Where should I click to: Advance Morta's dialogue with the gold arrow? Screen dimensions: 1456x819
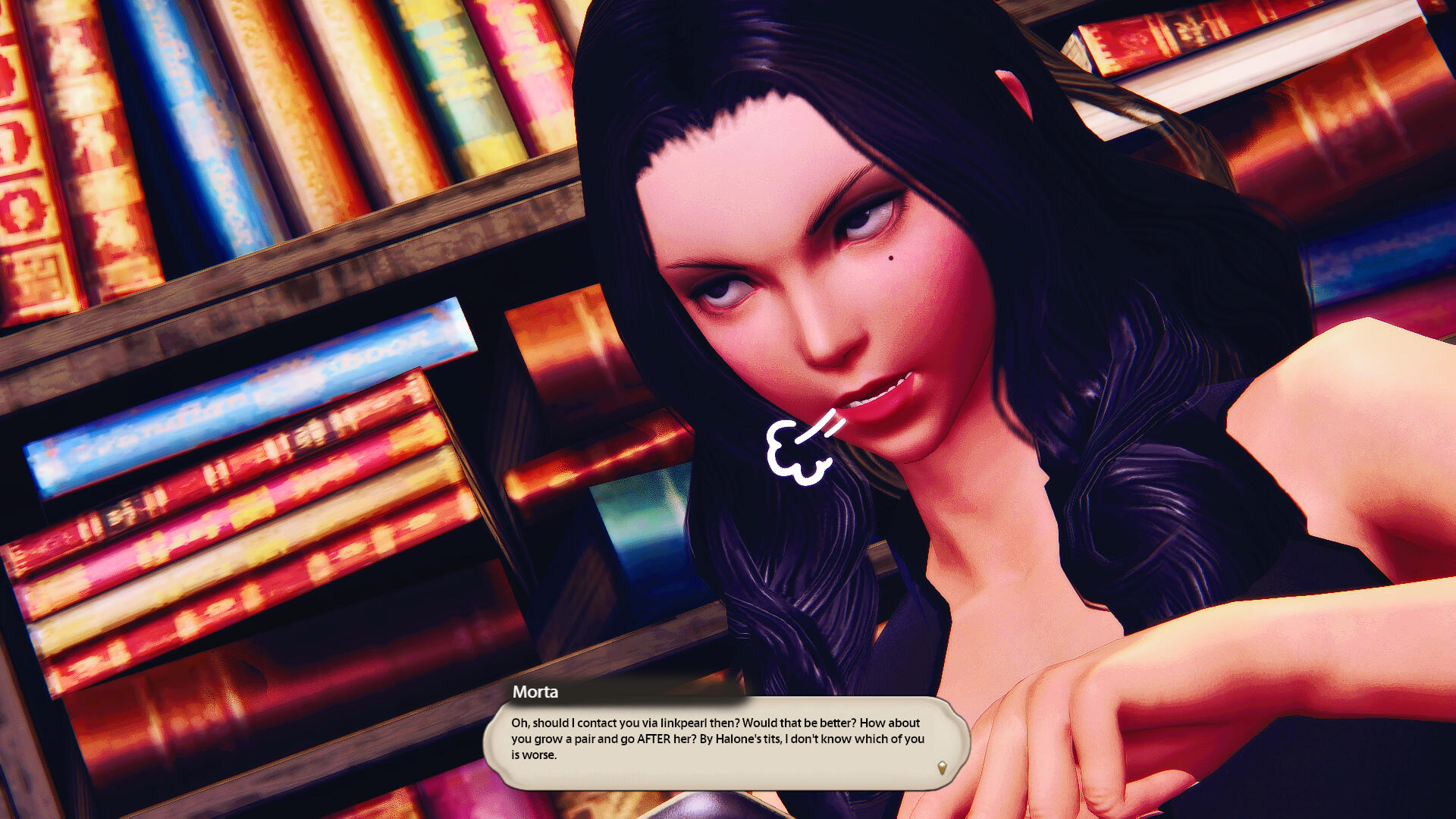[942, 768]
